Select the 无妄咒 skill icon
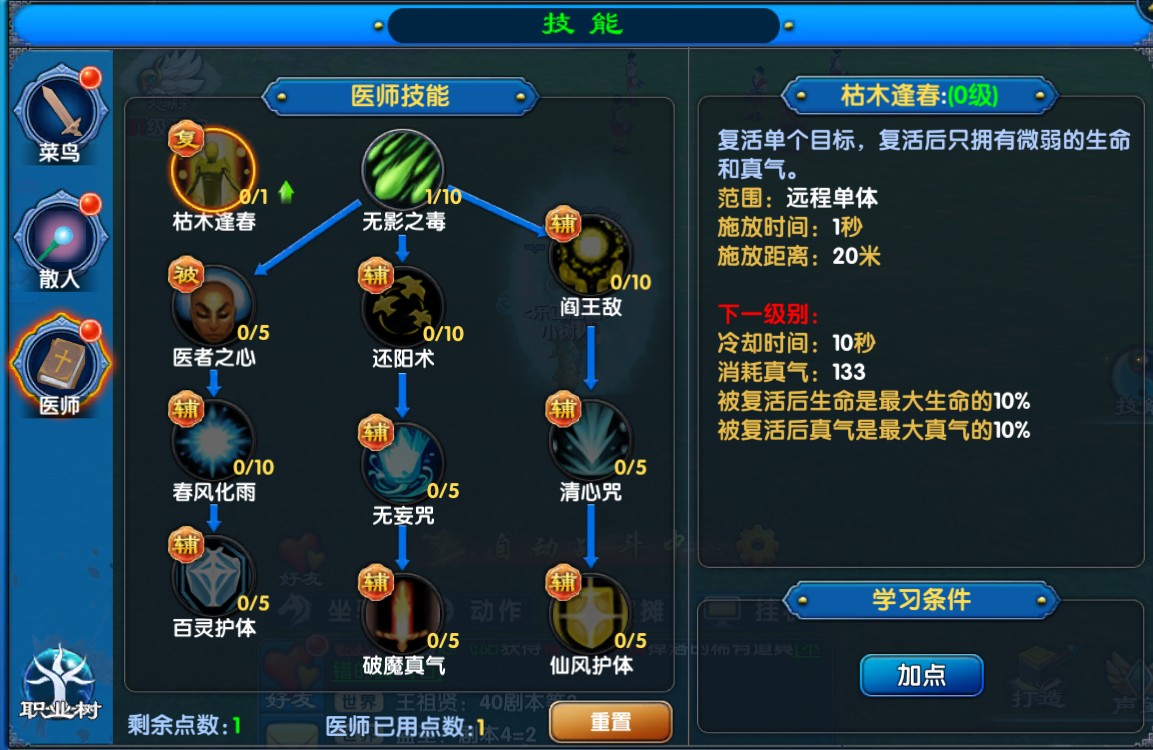1153x750 pixels. pyautogui.click(x=402, y=463)
